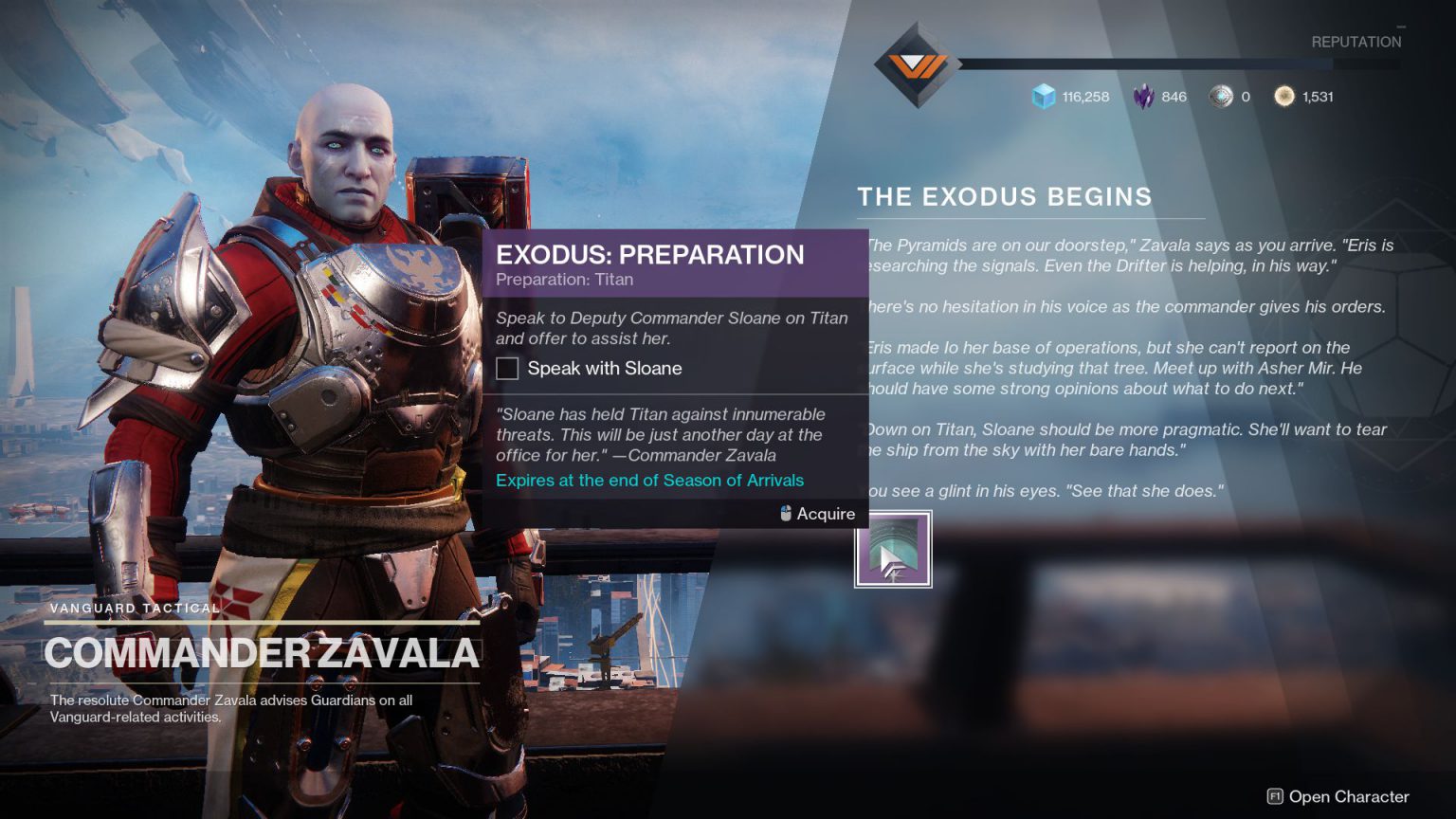Click the Bright Dust currency icon
The height and width of the screenshot is (819, 1456).
coord(1285,96)
